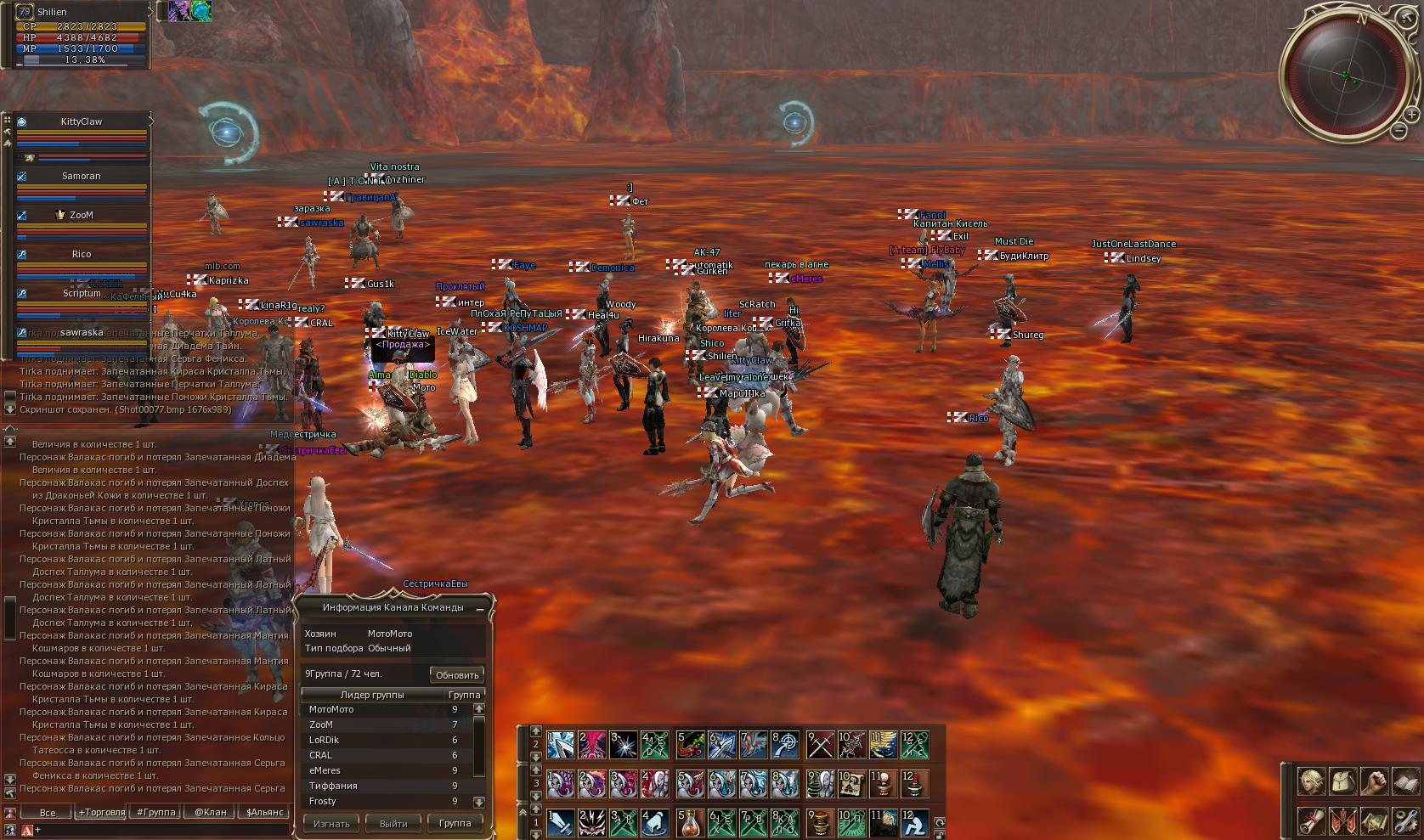Select party member KittyClaw in party frames

tap(82, 121)
